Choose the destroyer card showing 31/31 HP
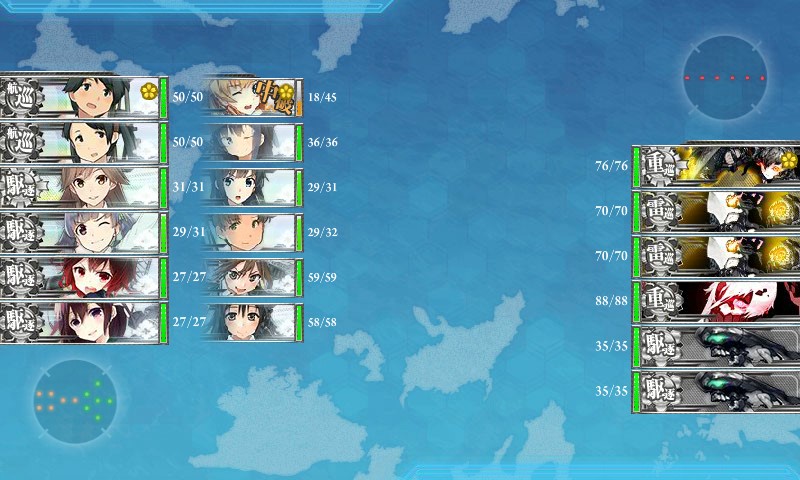The height and width of the screenshot is (480, 800). tap(85, 187)
